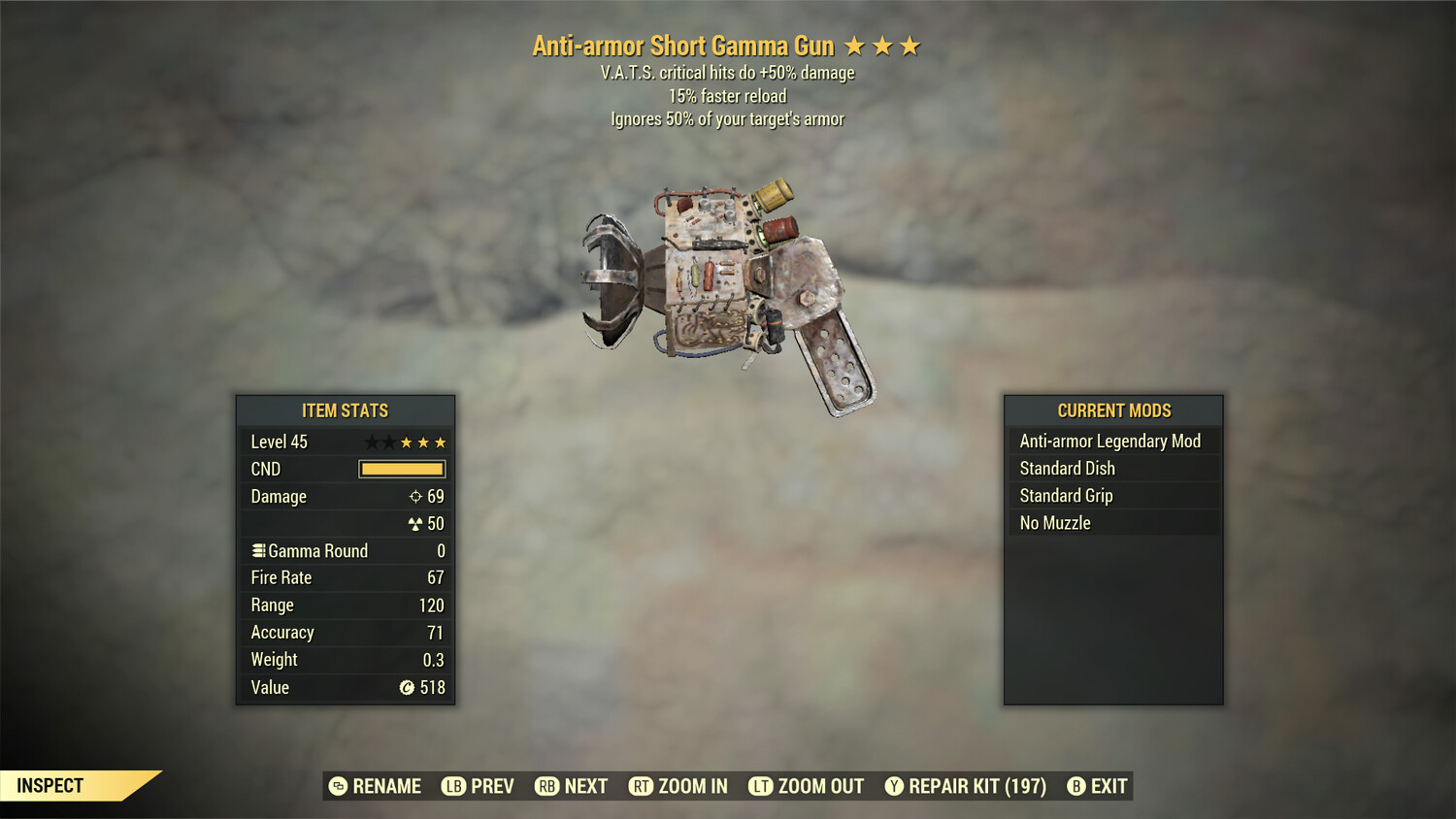Image resolution: width=1456 pixels, height=819 pixels.
Task: Click the ballistic damage crosshair icon
Action: [416, 497]
